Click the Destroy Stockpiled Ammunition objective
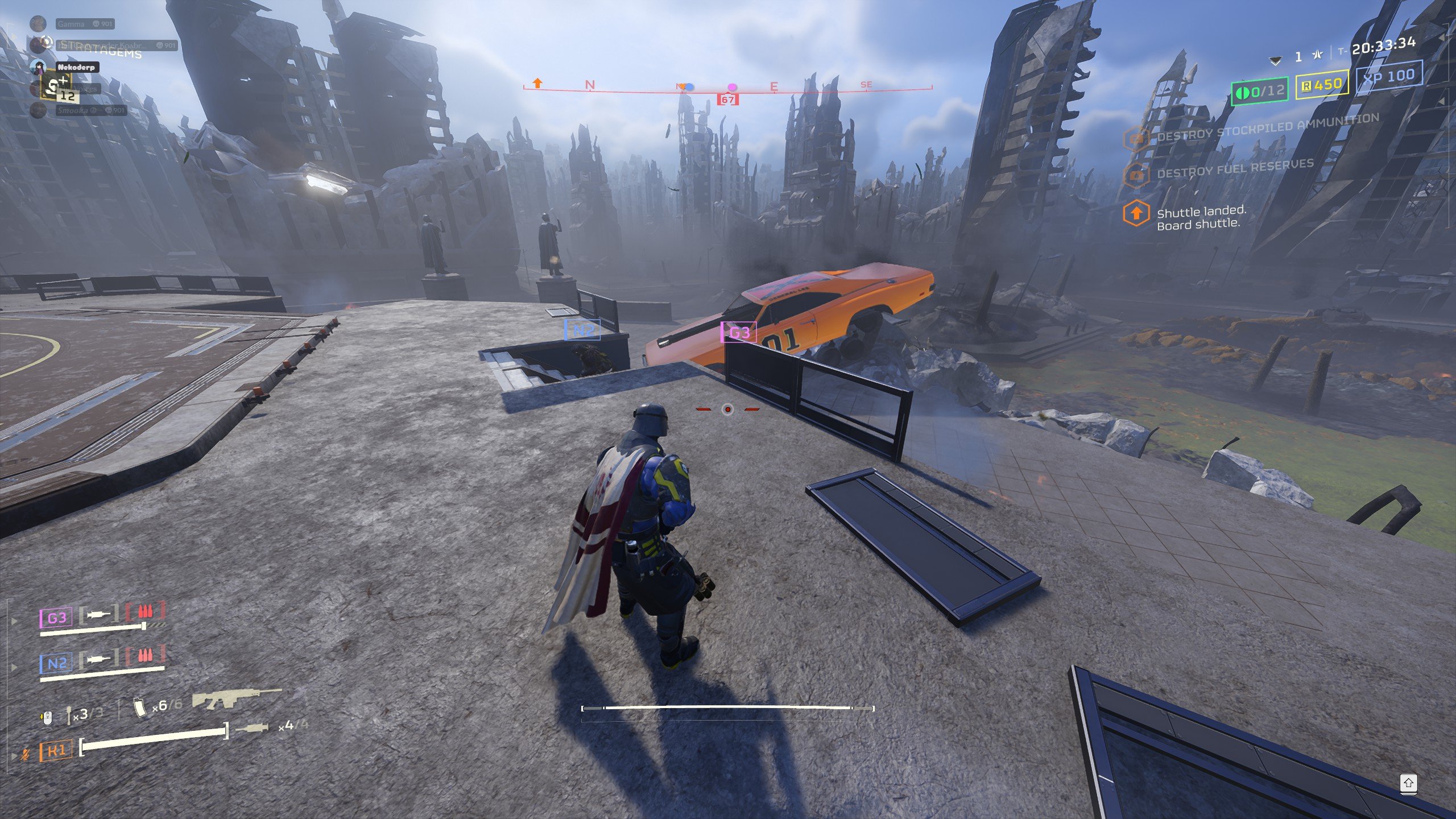 pyautogui.click(x=1267, y=127)
